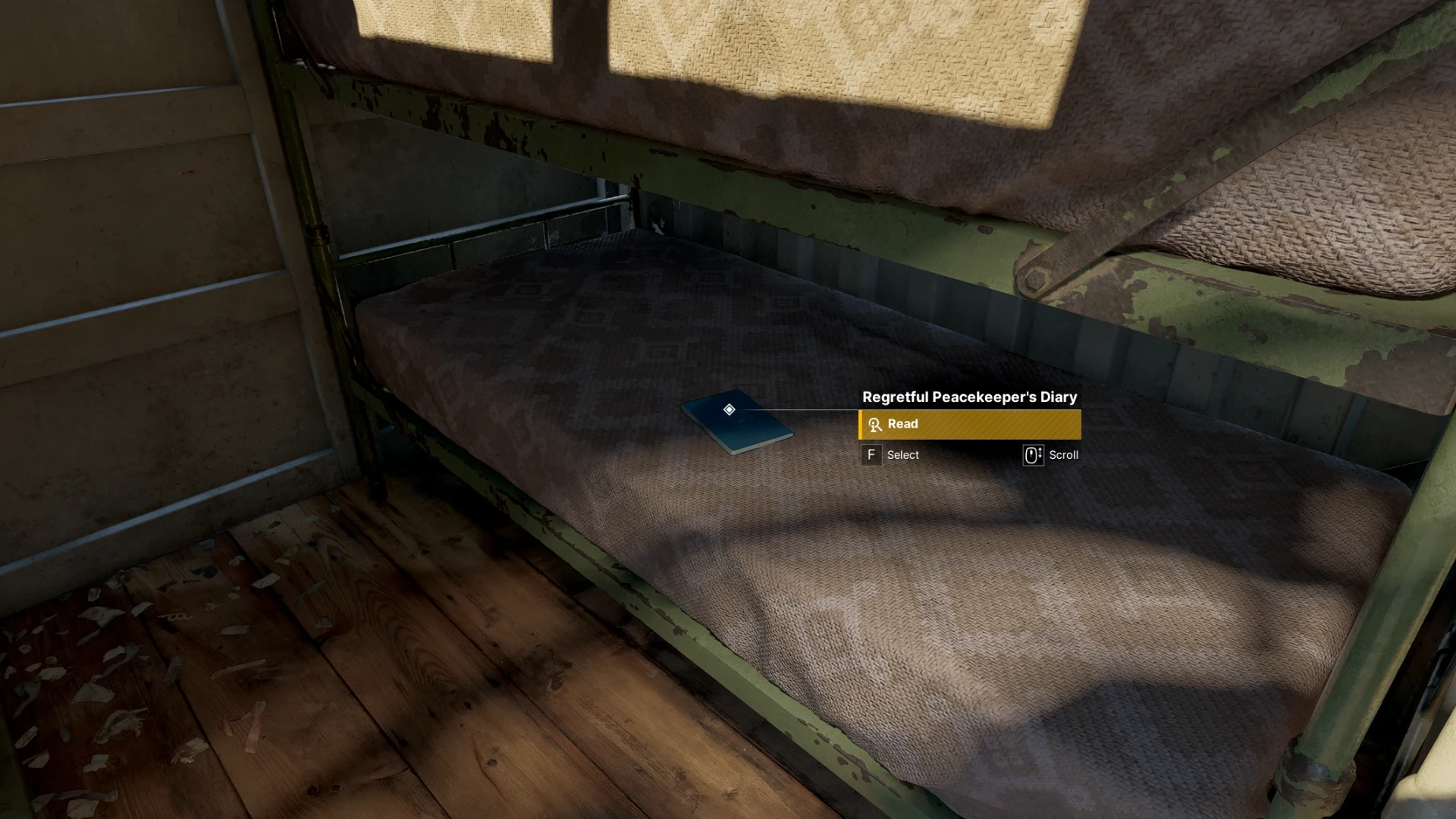Click the diamond interaction marker on the diary
This screenshot has width=1456, height=819.
tap(729, 409)
